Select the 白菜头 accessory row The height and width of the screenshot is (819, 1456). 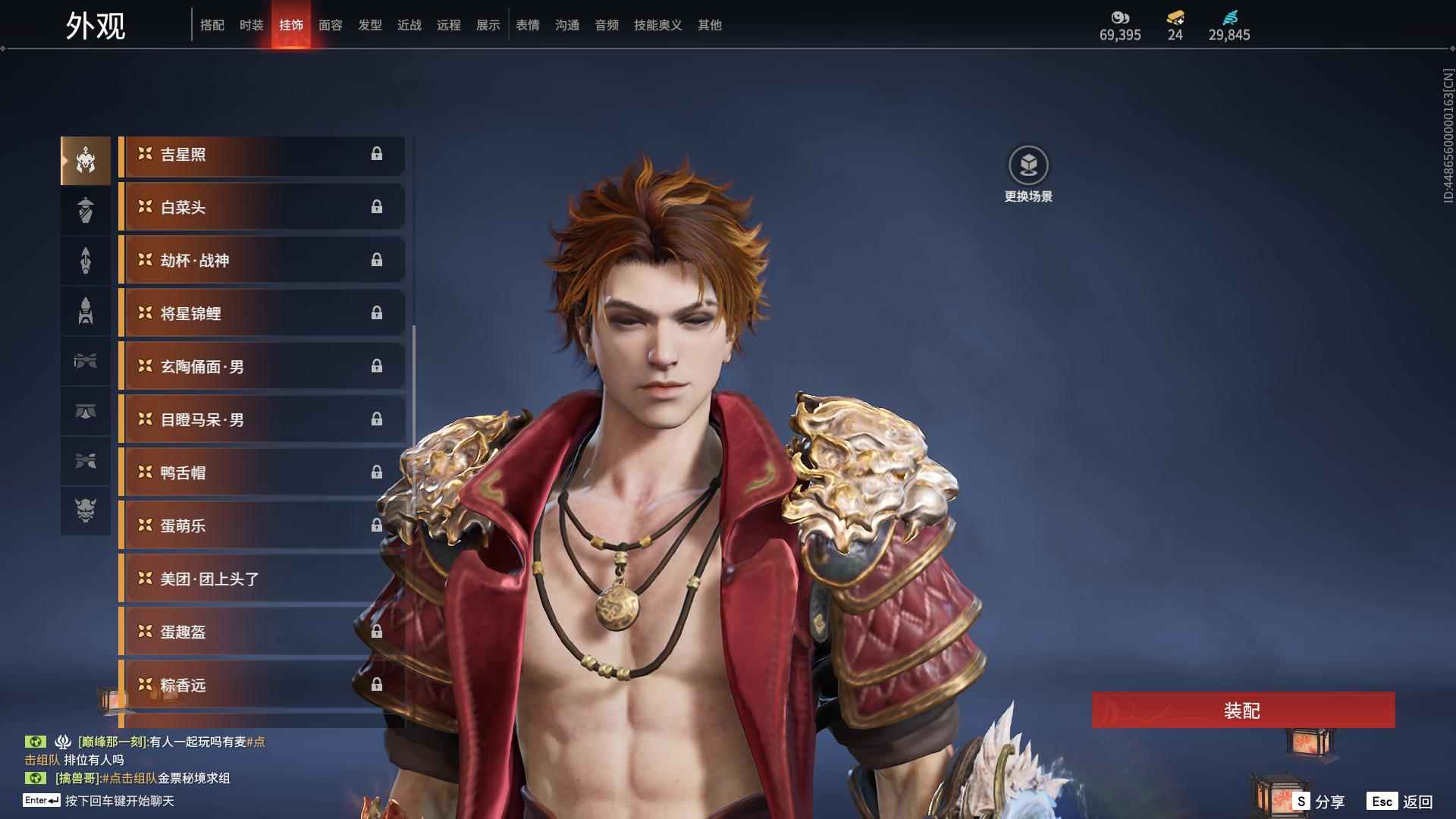[x=262, y=208]
